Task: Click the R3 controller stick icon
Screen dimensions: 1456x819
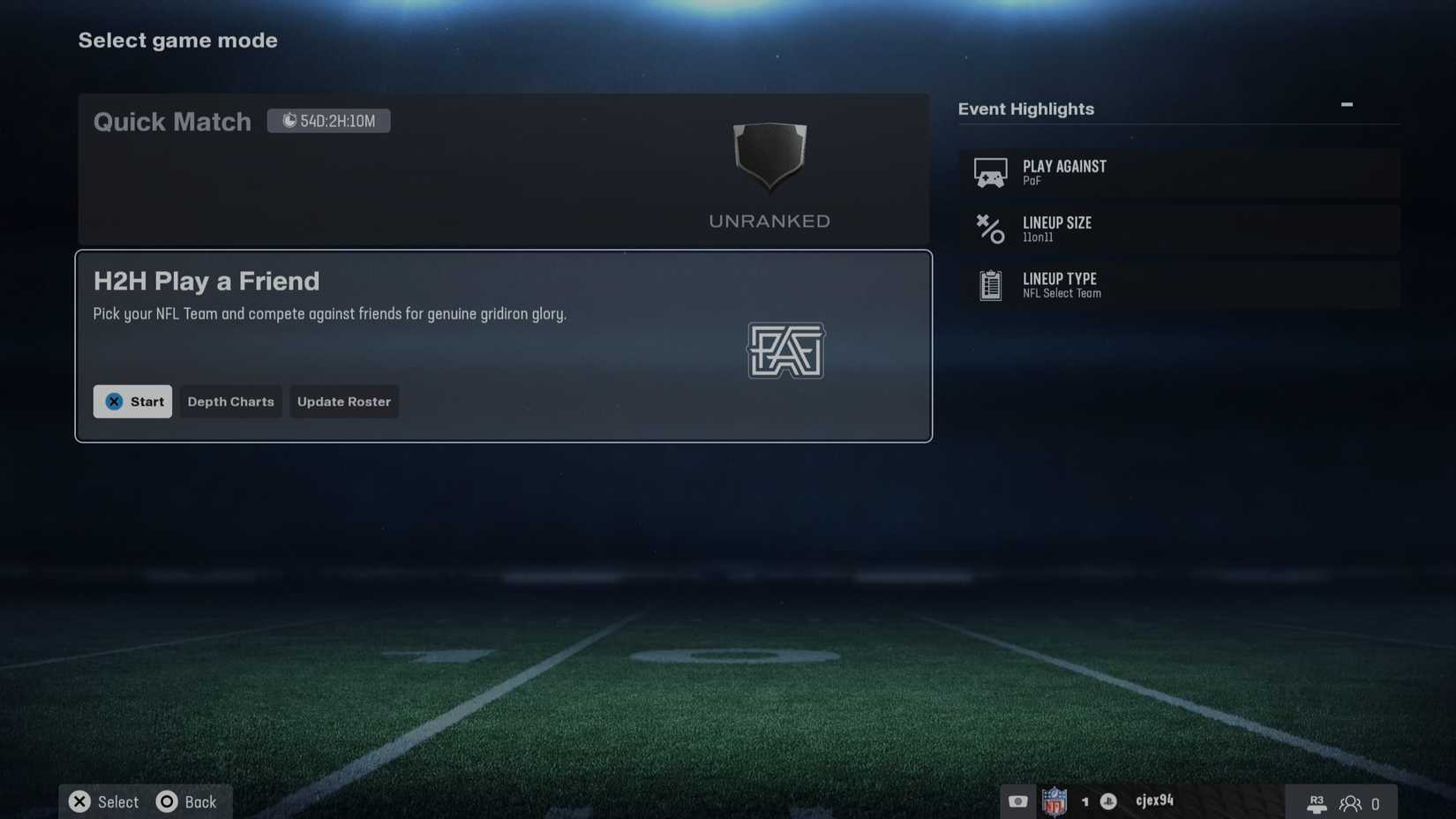Action: tap(1317, 803)
